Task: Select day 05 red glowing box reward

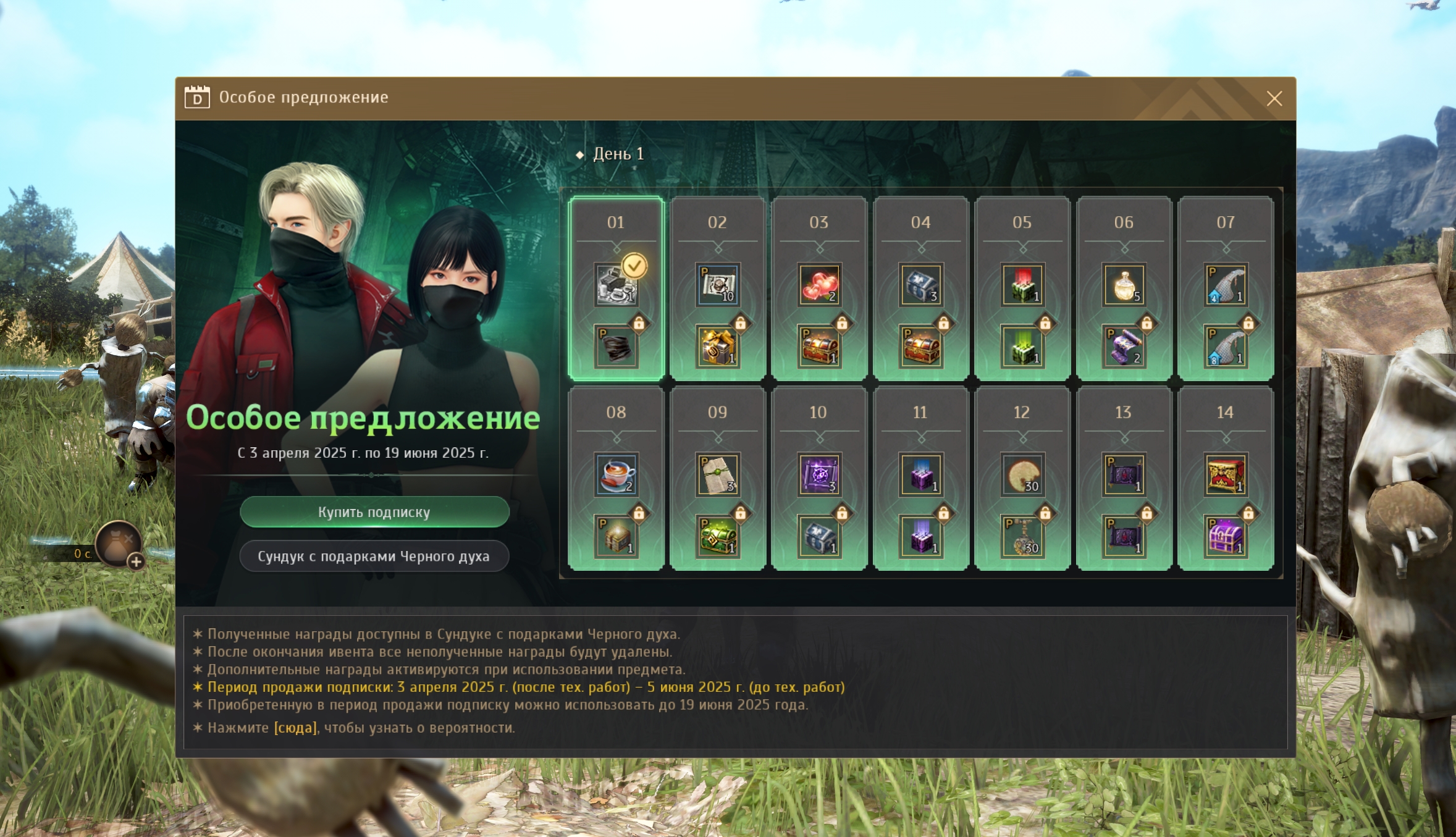Action: [x=1022, y=285]
